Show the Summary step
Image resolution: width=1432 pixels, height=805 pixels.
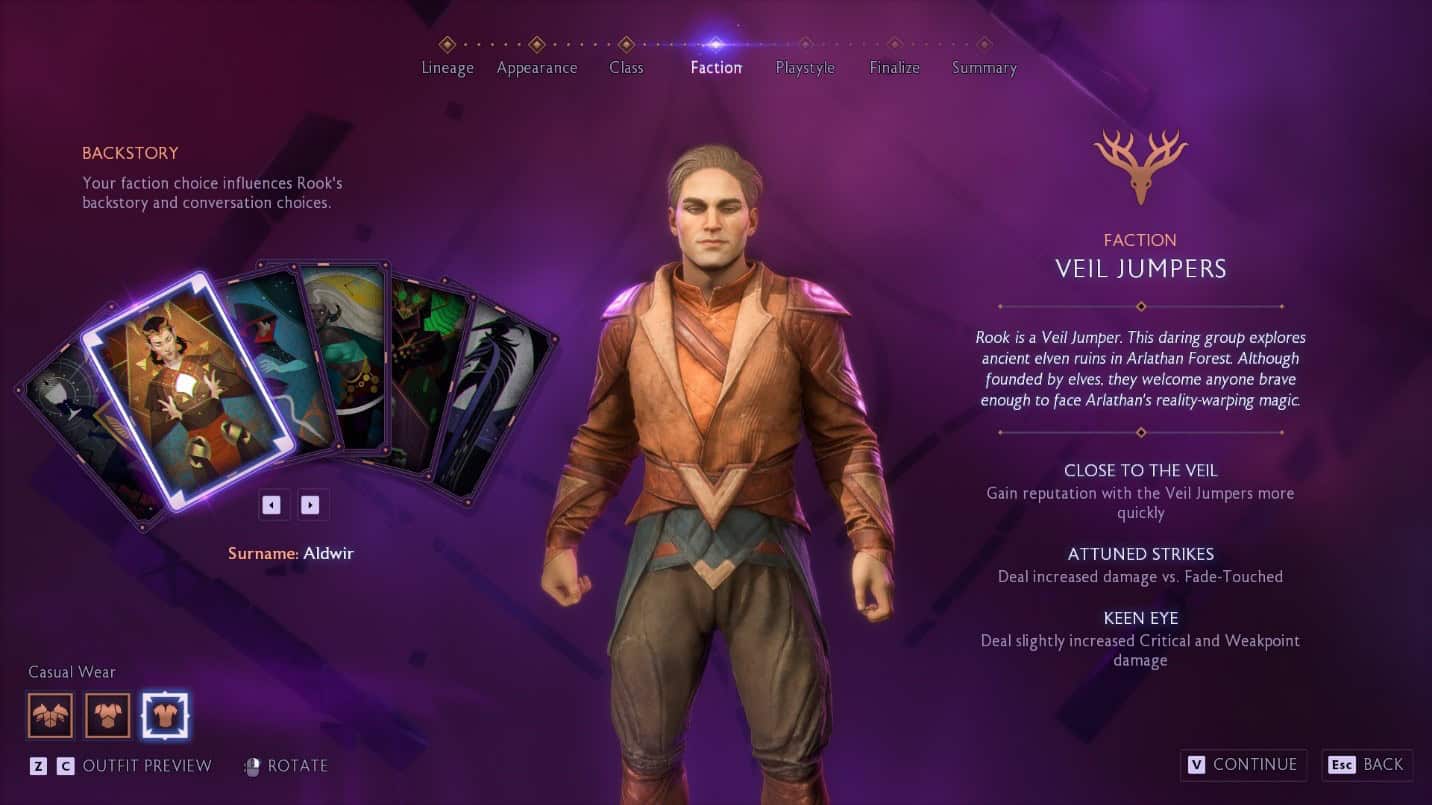coord(984,66)
